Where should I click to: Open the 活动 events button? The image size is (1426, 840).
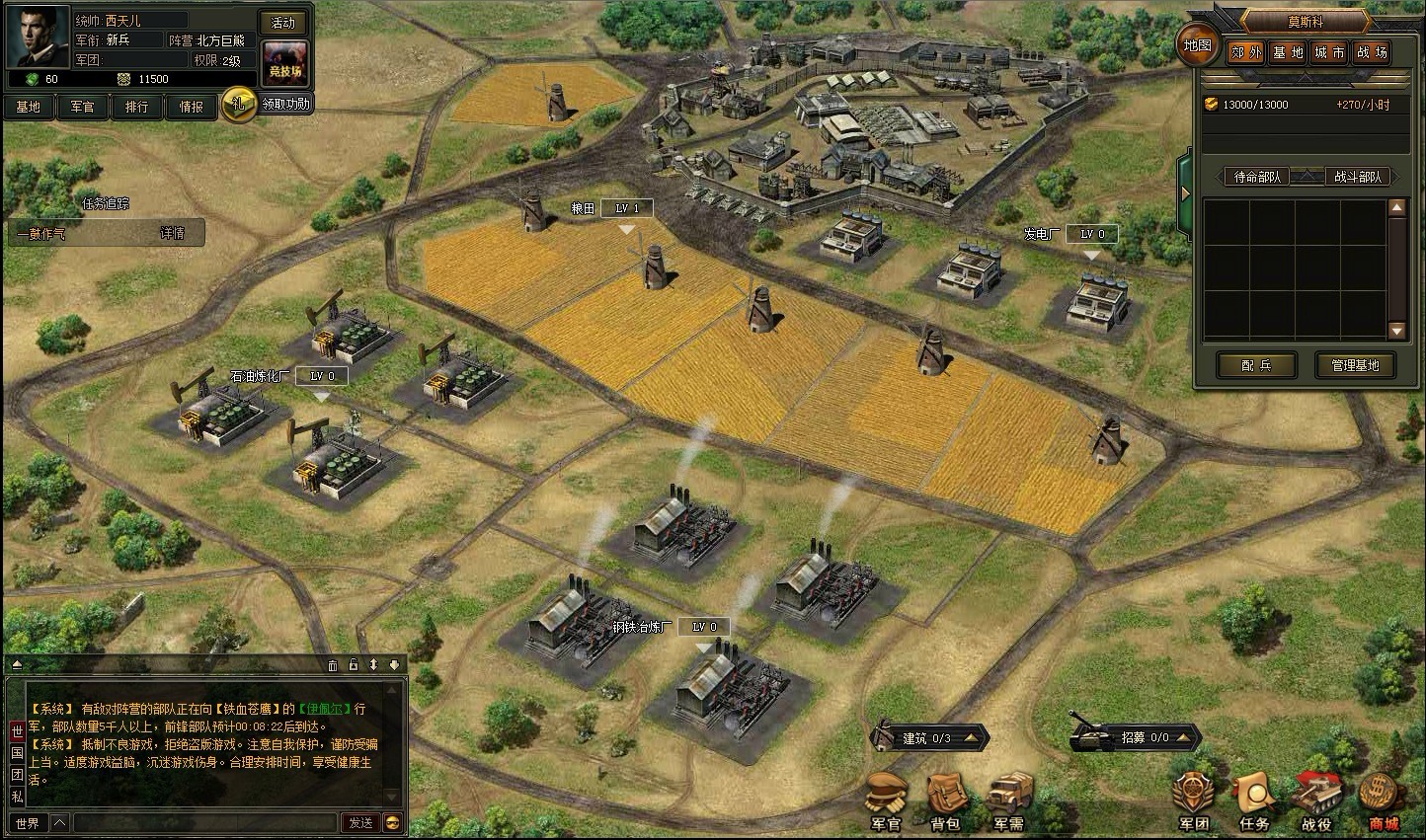point(283,23)
